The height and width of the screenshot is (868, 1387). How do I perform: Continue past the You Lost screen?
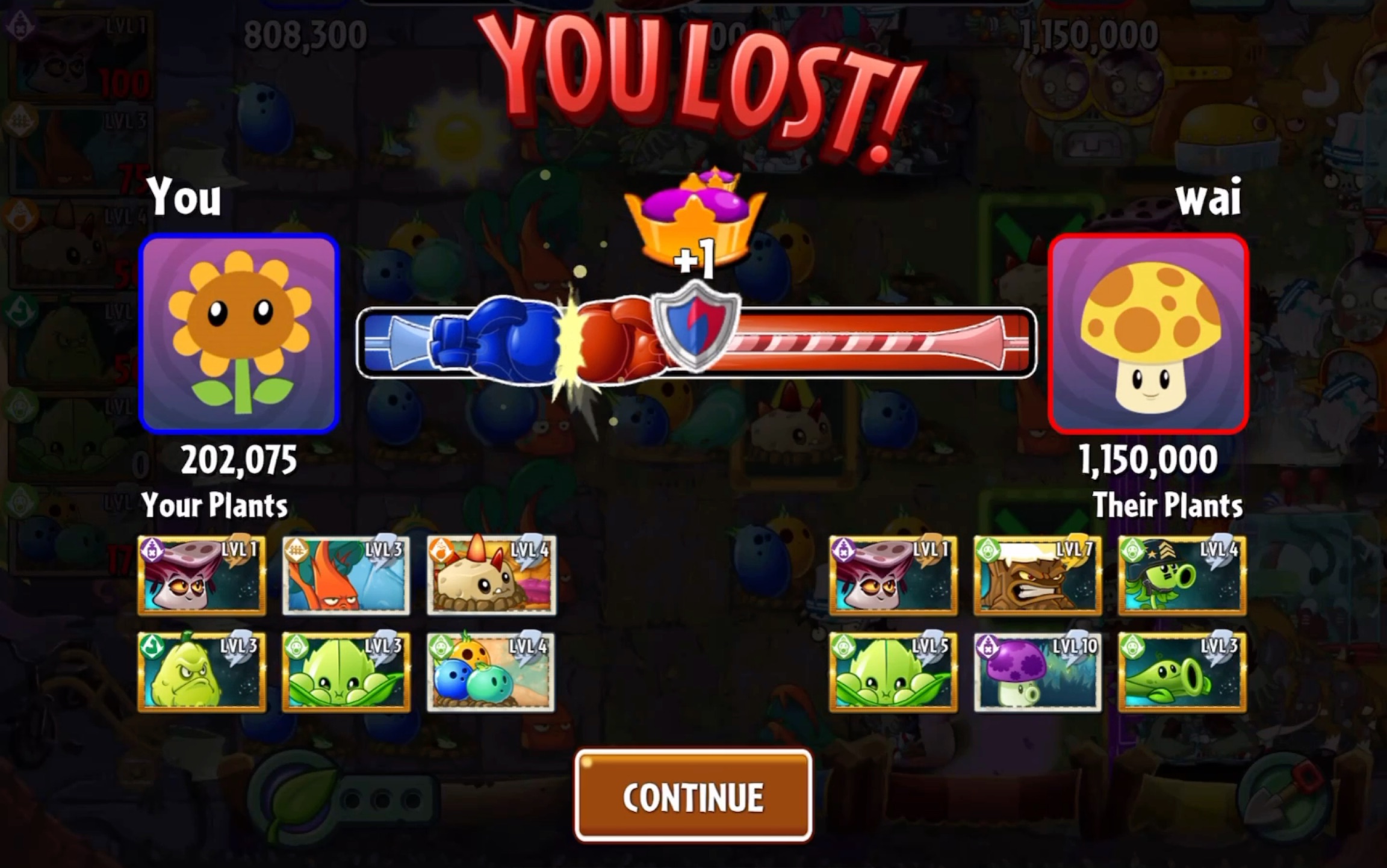coord(693,796)
